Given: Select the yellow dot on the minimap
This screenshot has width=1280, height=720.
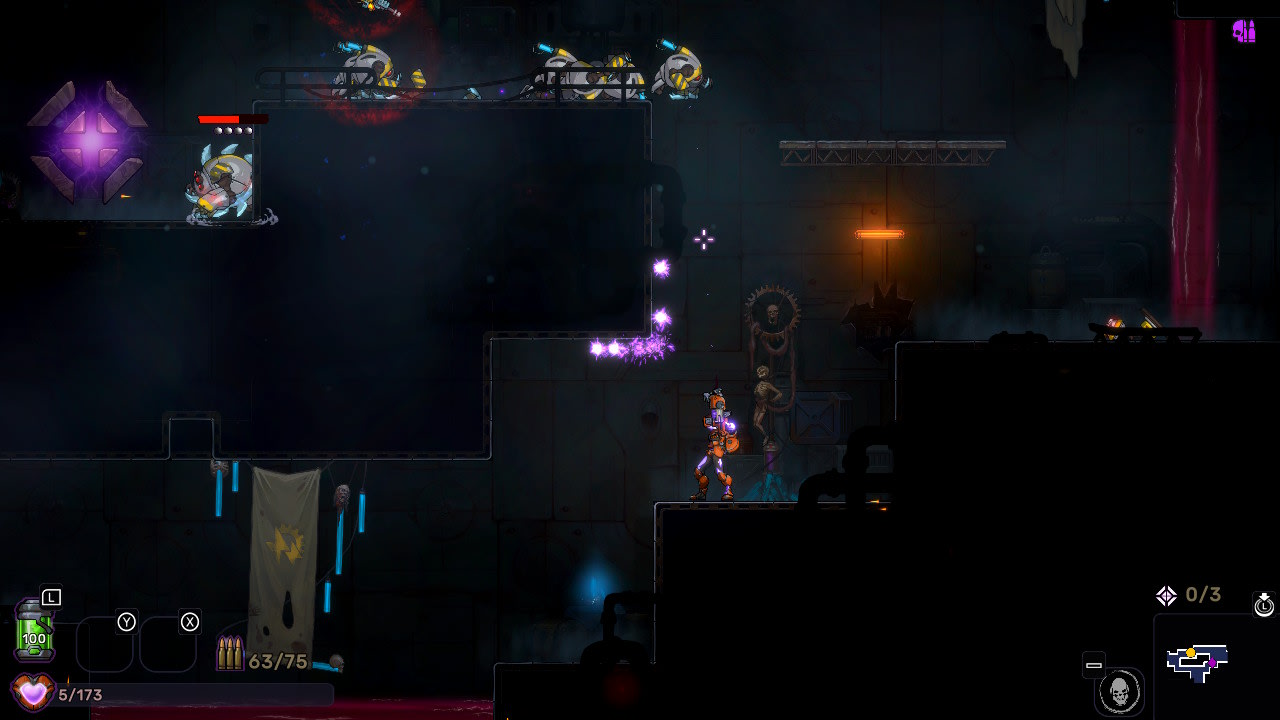Looking at the screenshot, I should pos(1191,652).
